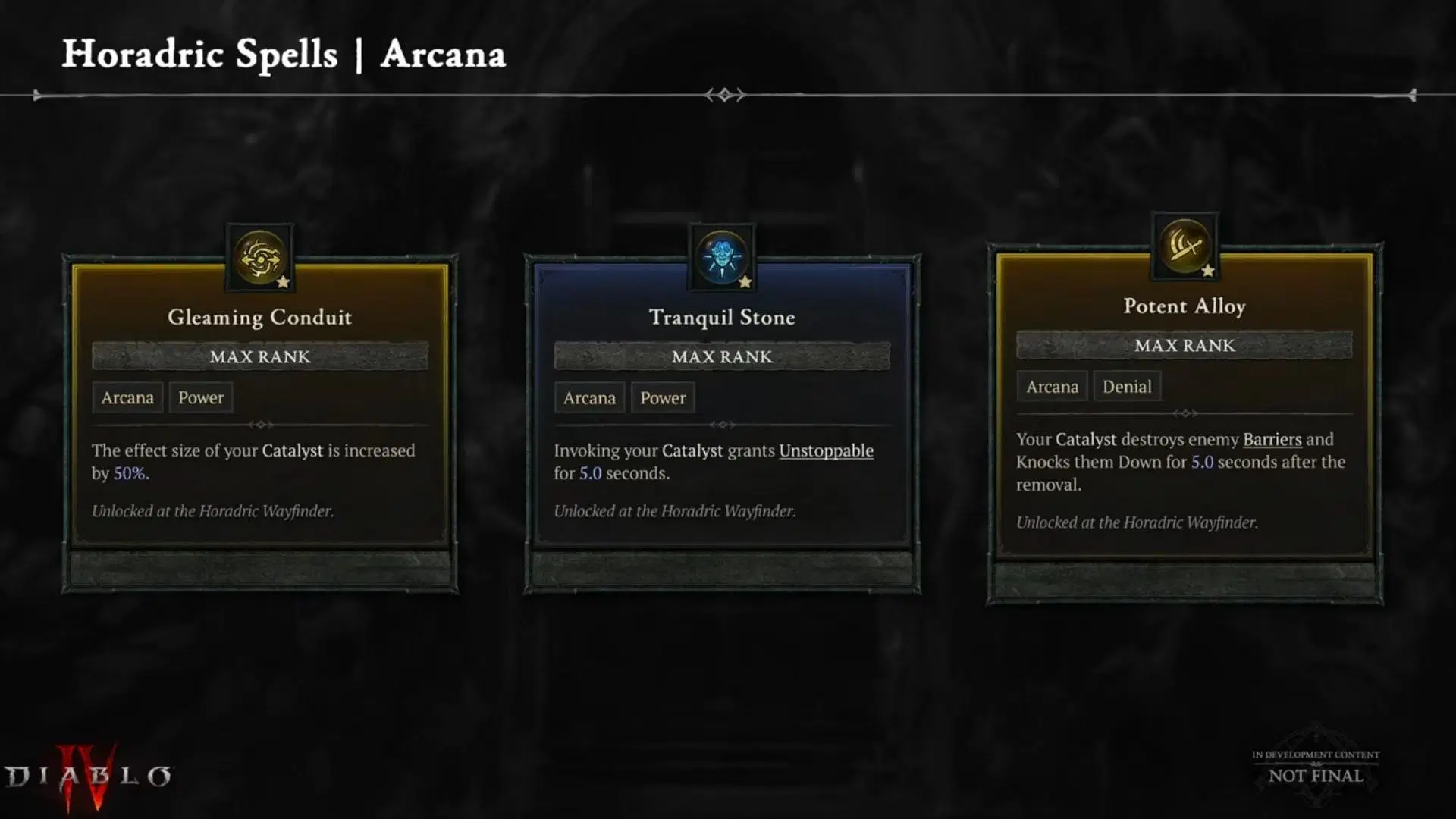1456x819 pixels.
Task: Click Tranquil Stone's MAX RANK progress bar
Action: 721,356
